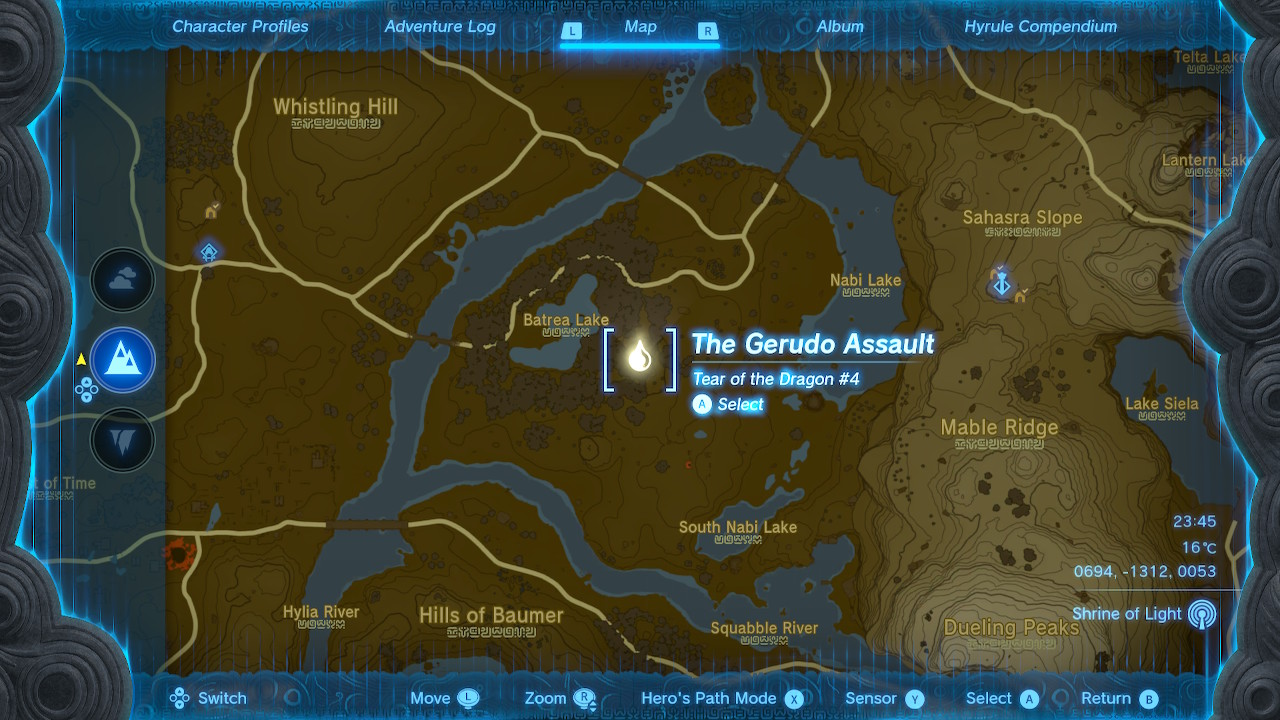Select the Surface layer mountain icon
The image size is (1280, 720).
tap(122, 360)
